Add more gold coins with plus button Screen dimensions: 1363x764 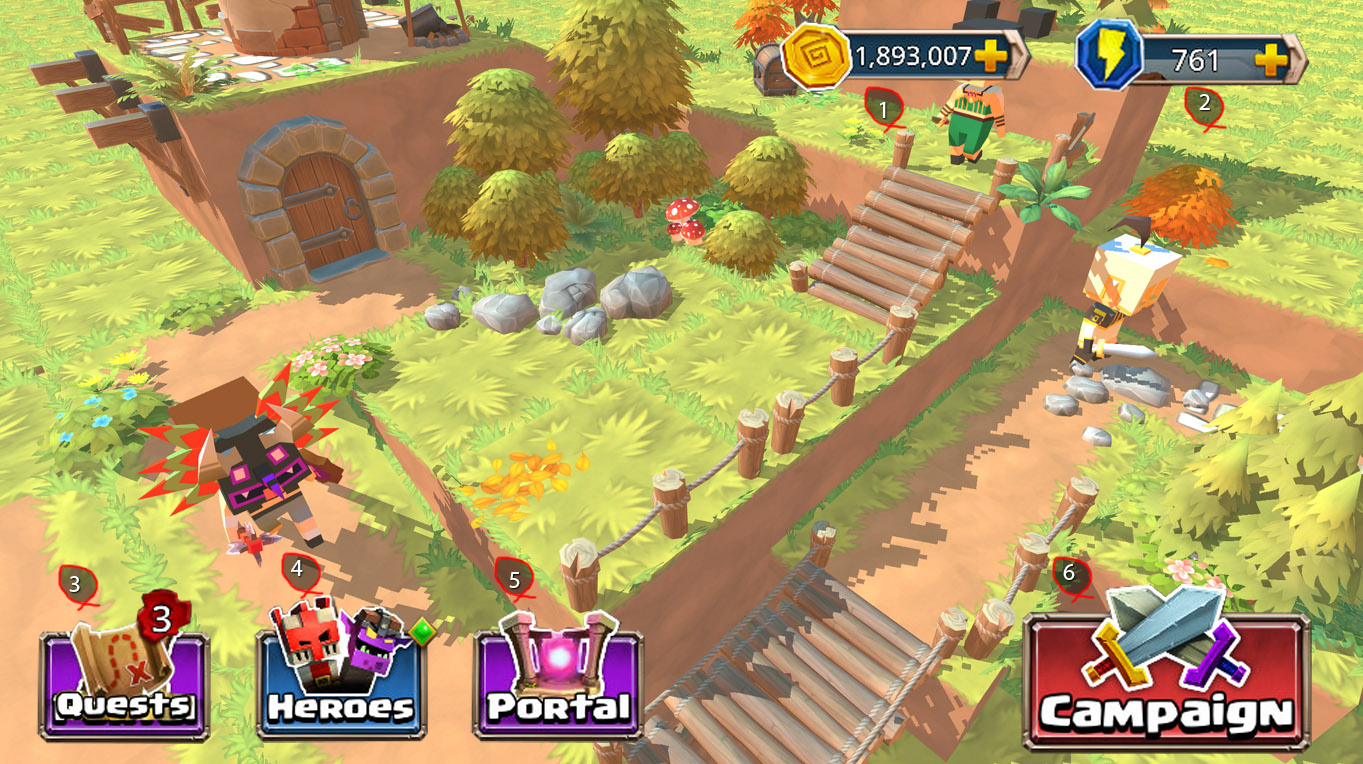pyautogui.click(x=991, y=57)
